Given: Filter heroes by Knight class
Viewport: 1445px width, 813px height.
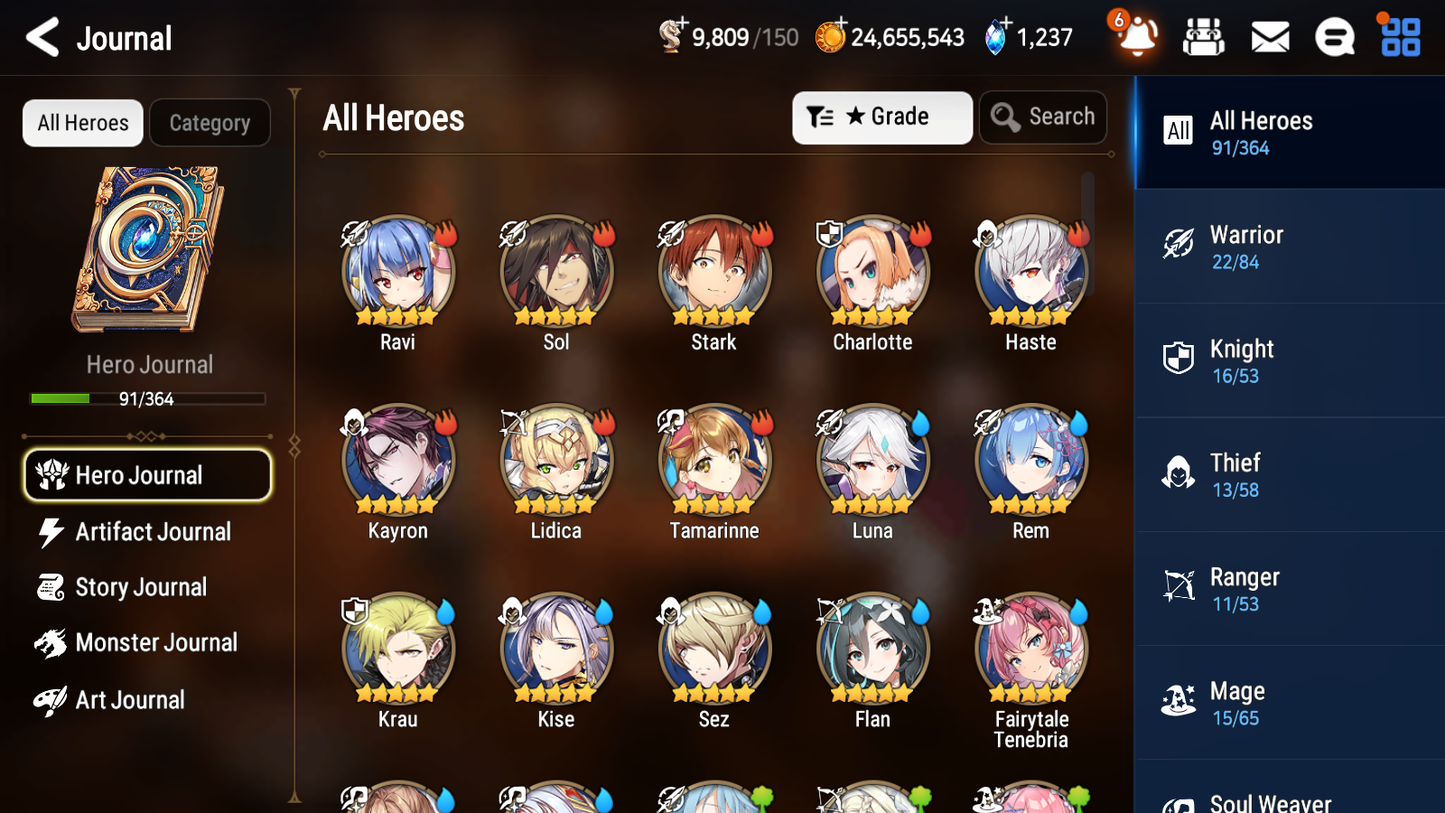Looking at the screenshot, I should [1289, 360].
